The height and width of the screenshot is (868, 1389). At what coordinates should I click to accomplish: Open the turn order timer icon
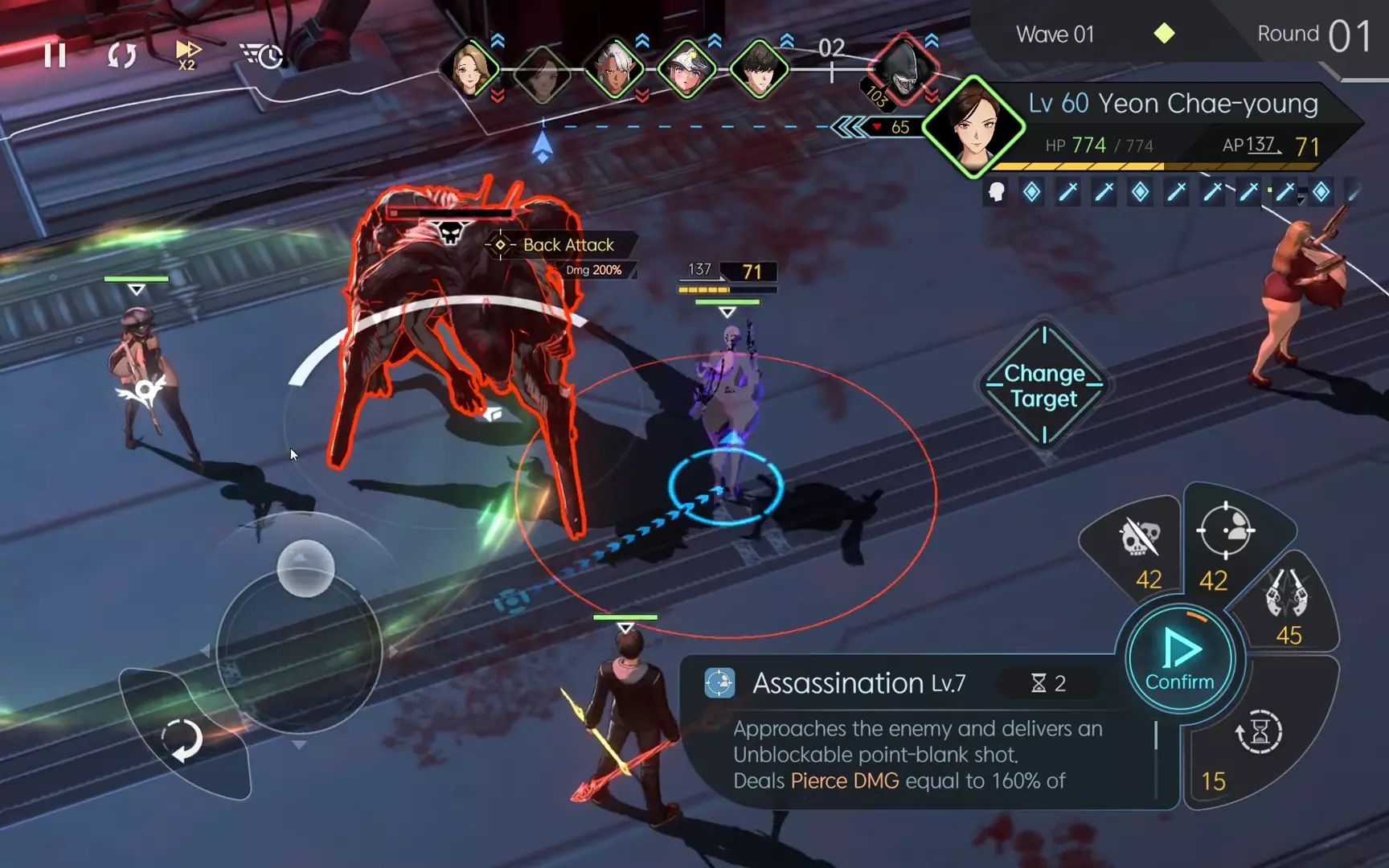pyautogui.click(x=262, y=55)
